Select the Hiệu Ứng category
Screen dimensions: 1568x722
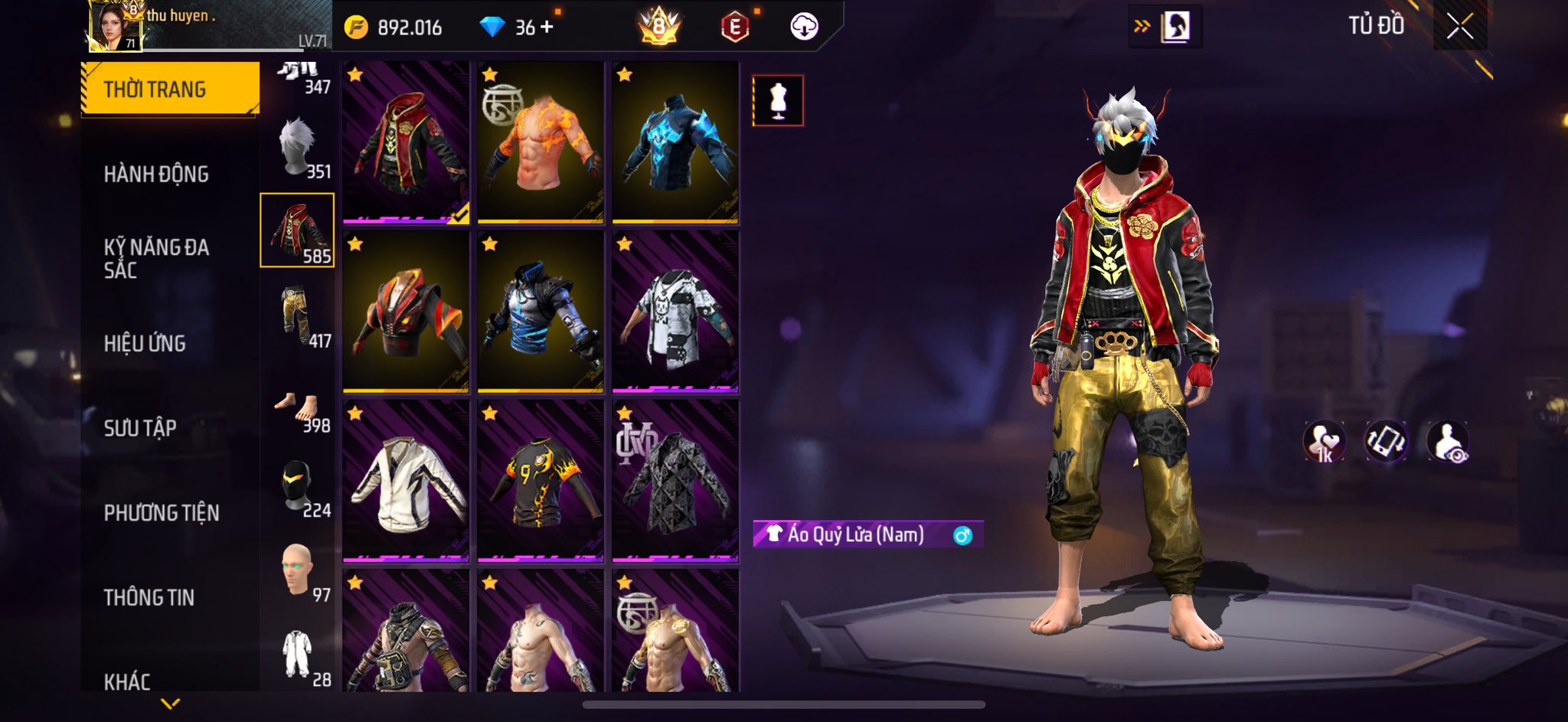click(x=145, y=343)
